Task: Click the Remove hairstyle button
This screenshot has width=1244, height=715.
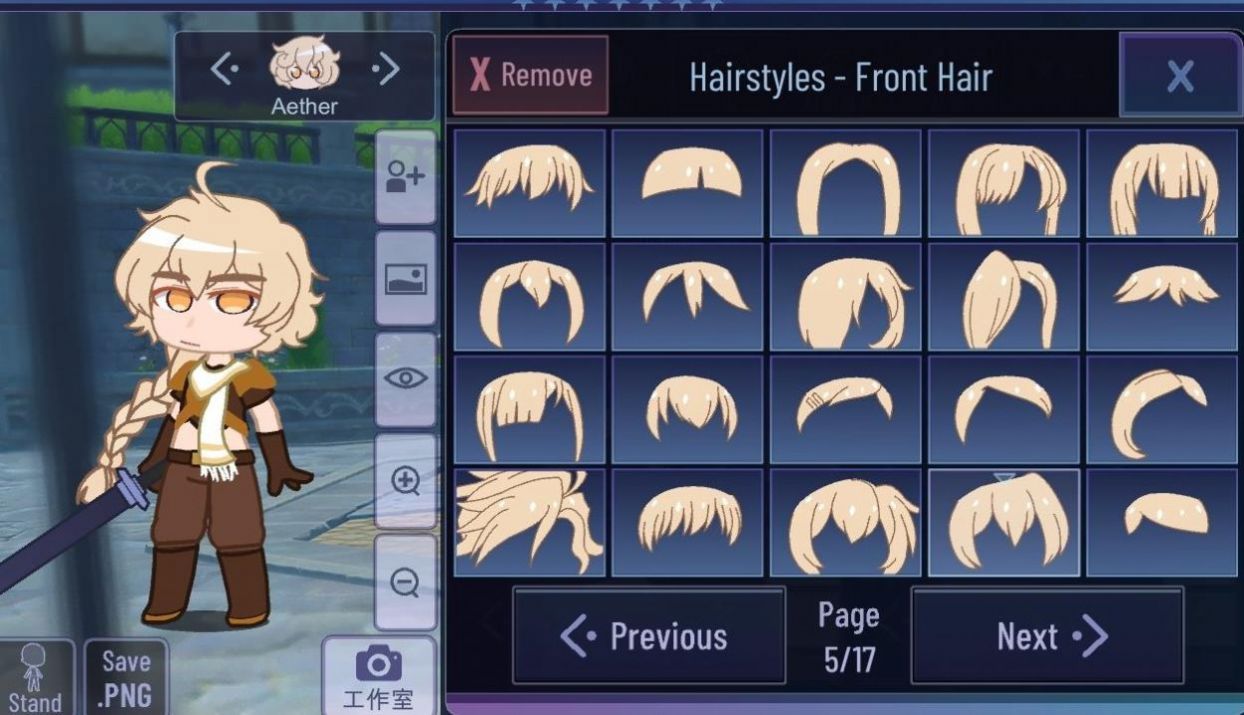Action: (530, 75)
